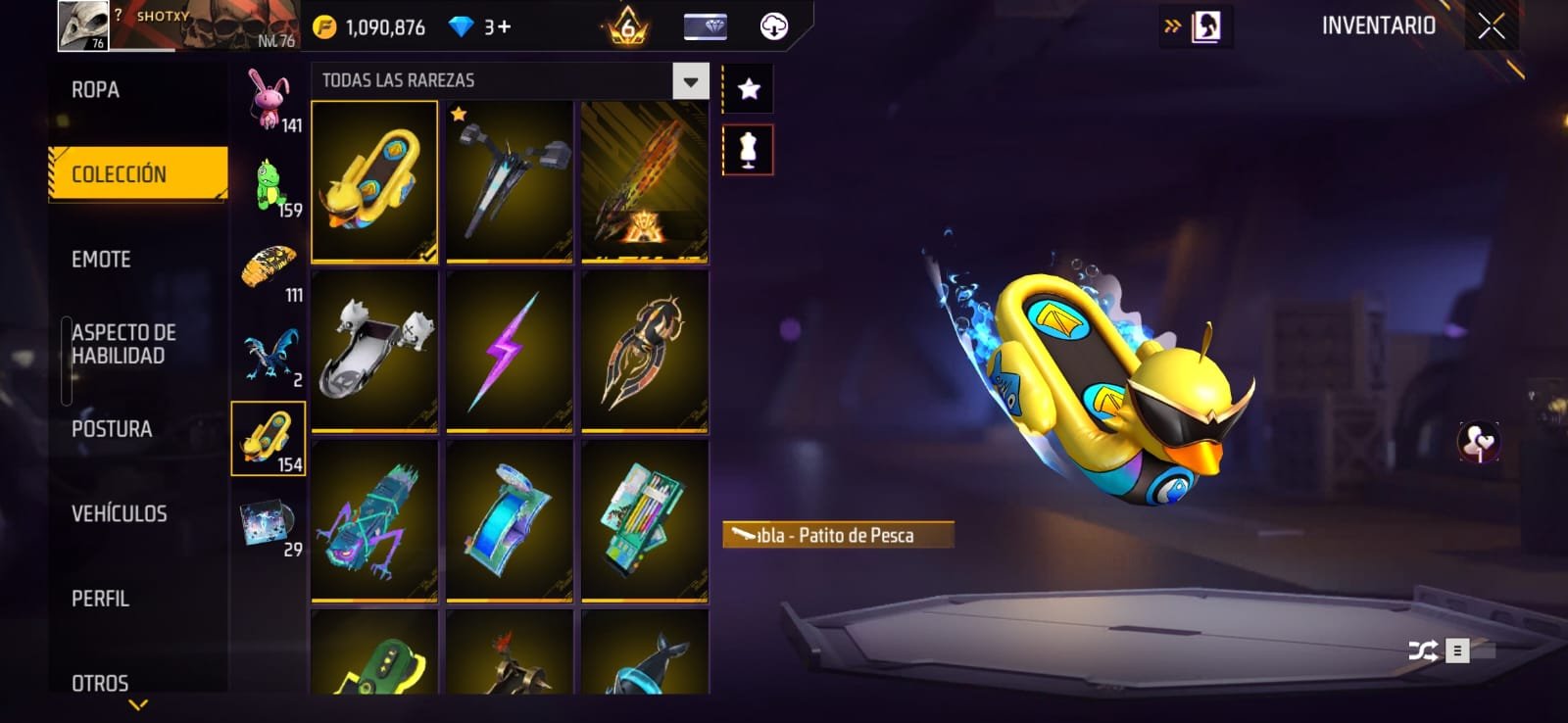Screen dimensions: 1568x723
Task: Select the Postura category
Action: pos(112,429)
